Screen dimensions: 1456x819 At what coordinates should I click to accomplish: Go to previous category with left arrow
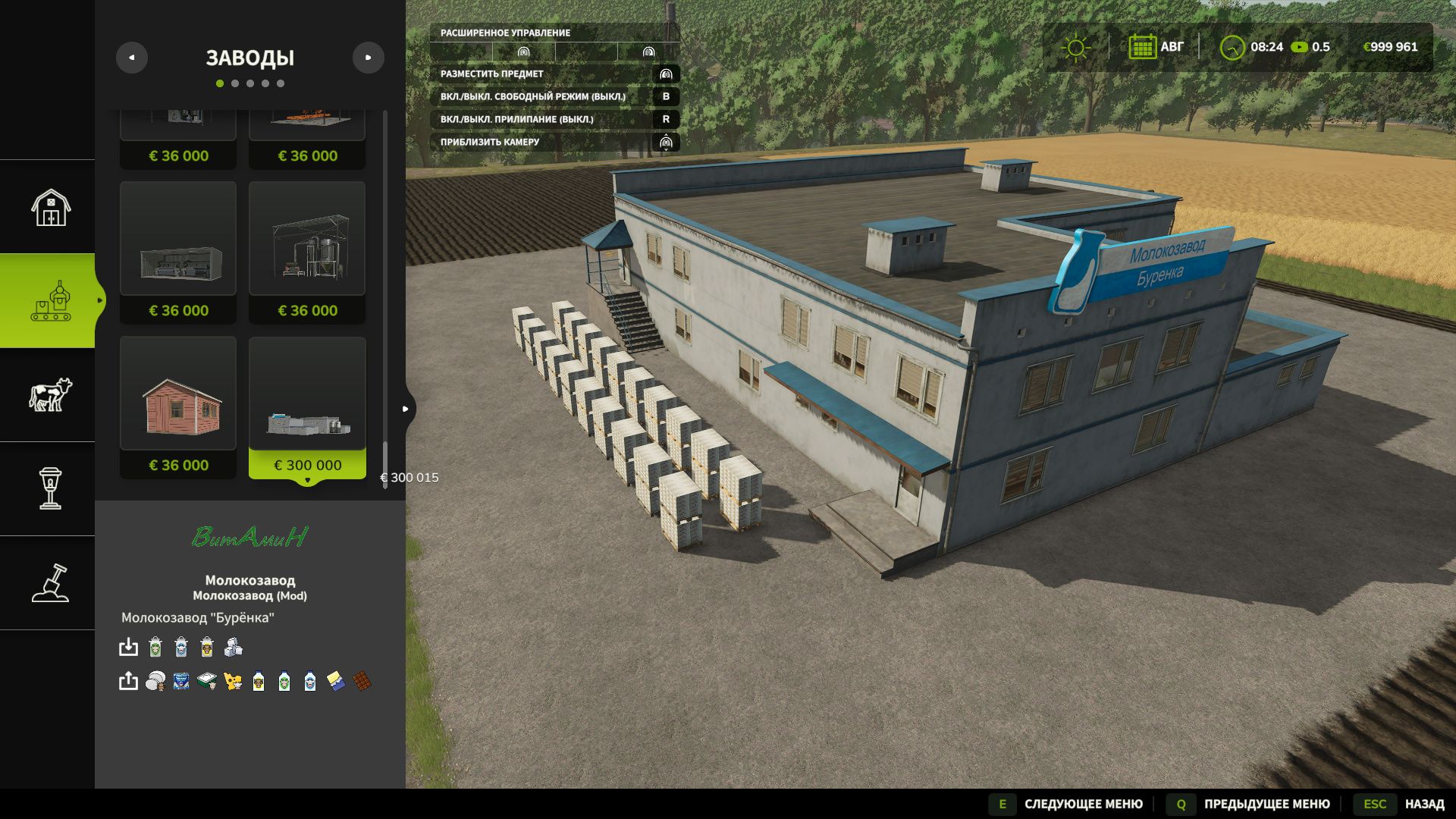(x=132, y=58)
